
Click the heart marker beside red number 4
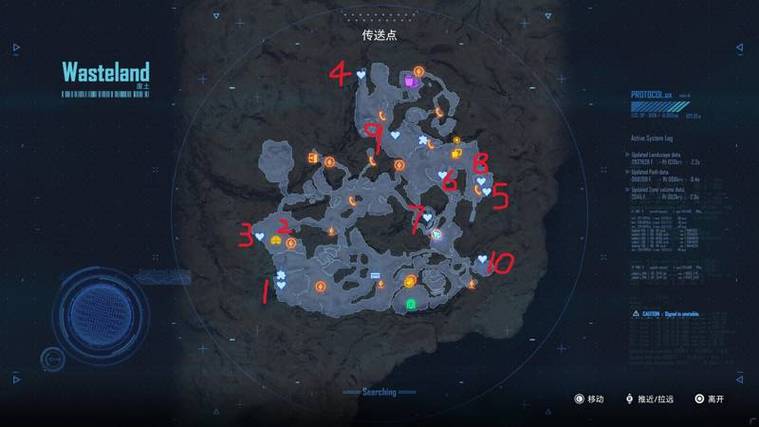tap(361, 73)
